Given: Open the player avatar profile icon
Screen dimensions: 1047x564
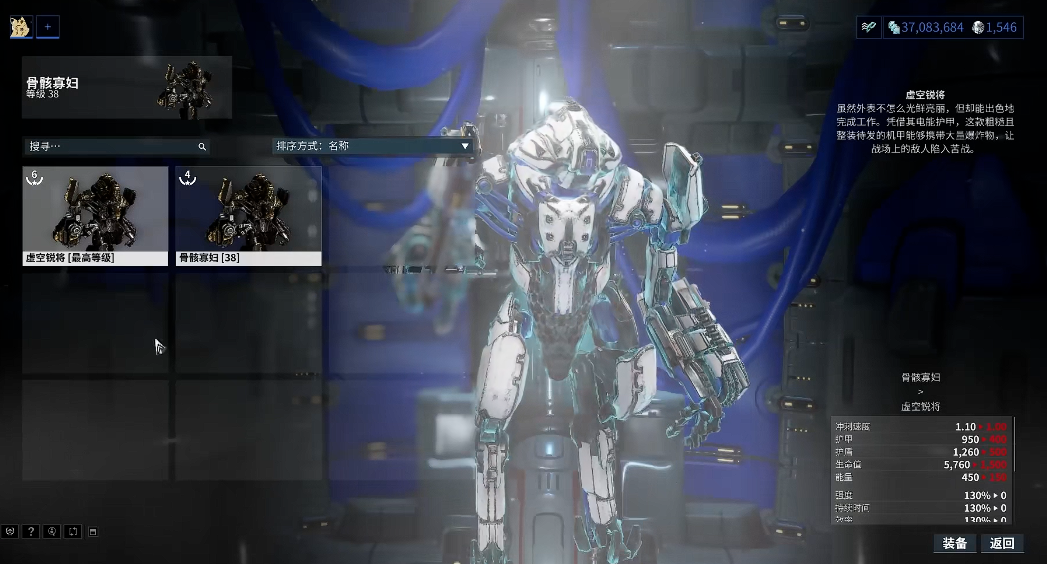Looking at the screenshot, I should [21, 27].
